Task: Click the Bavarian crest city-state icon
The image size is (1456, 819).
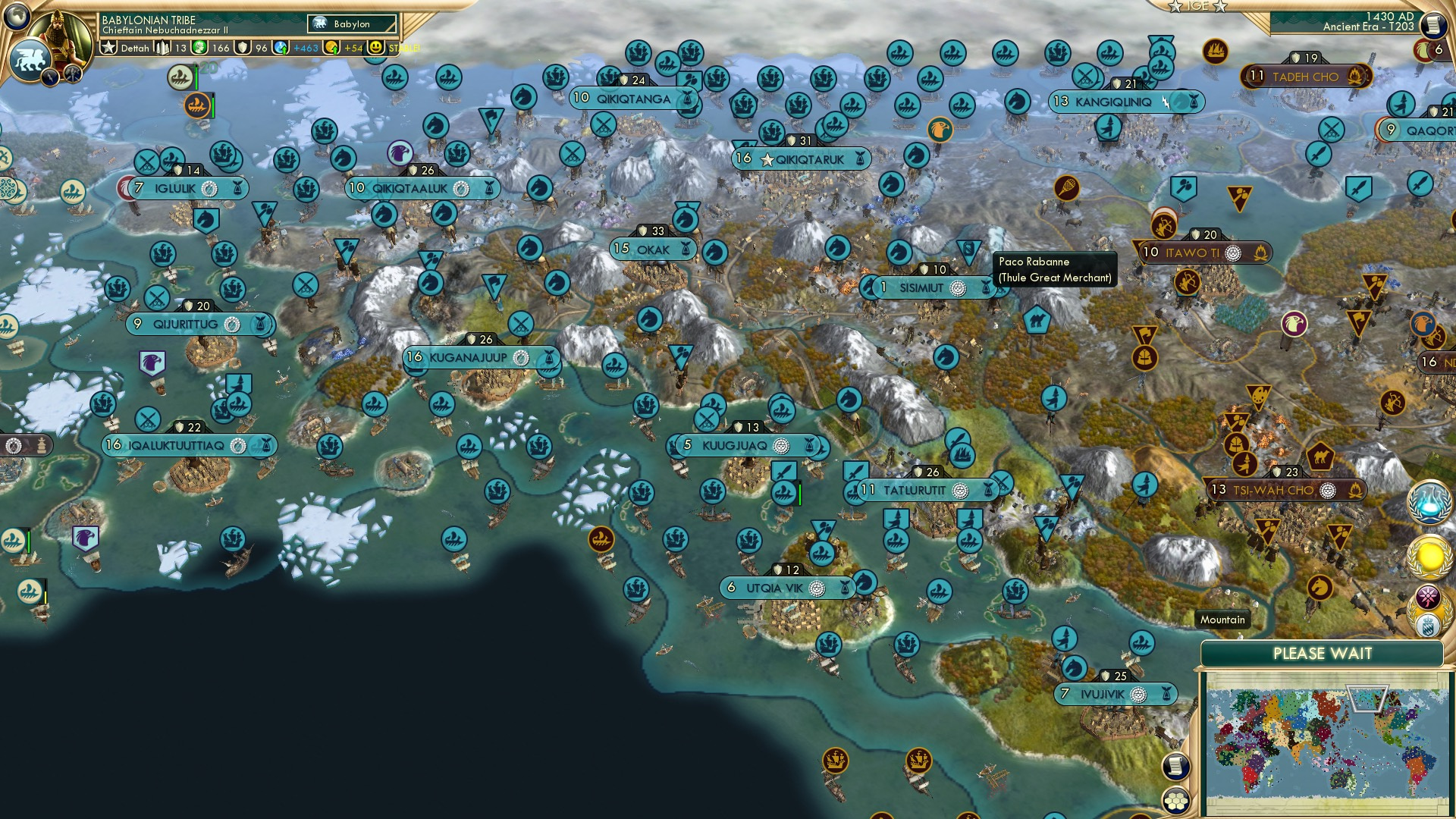Action: click(1429, 623)
